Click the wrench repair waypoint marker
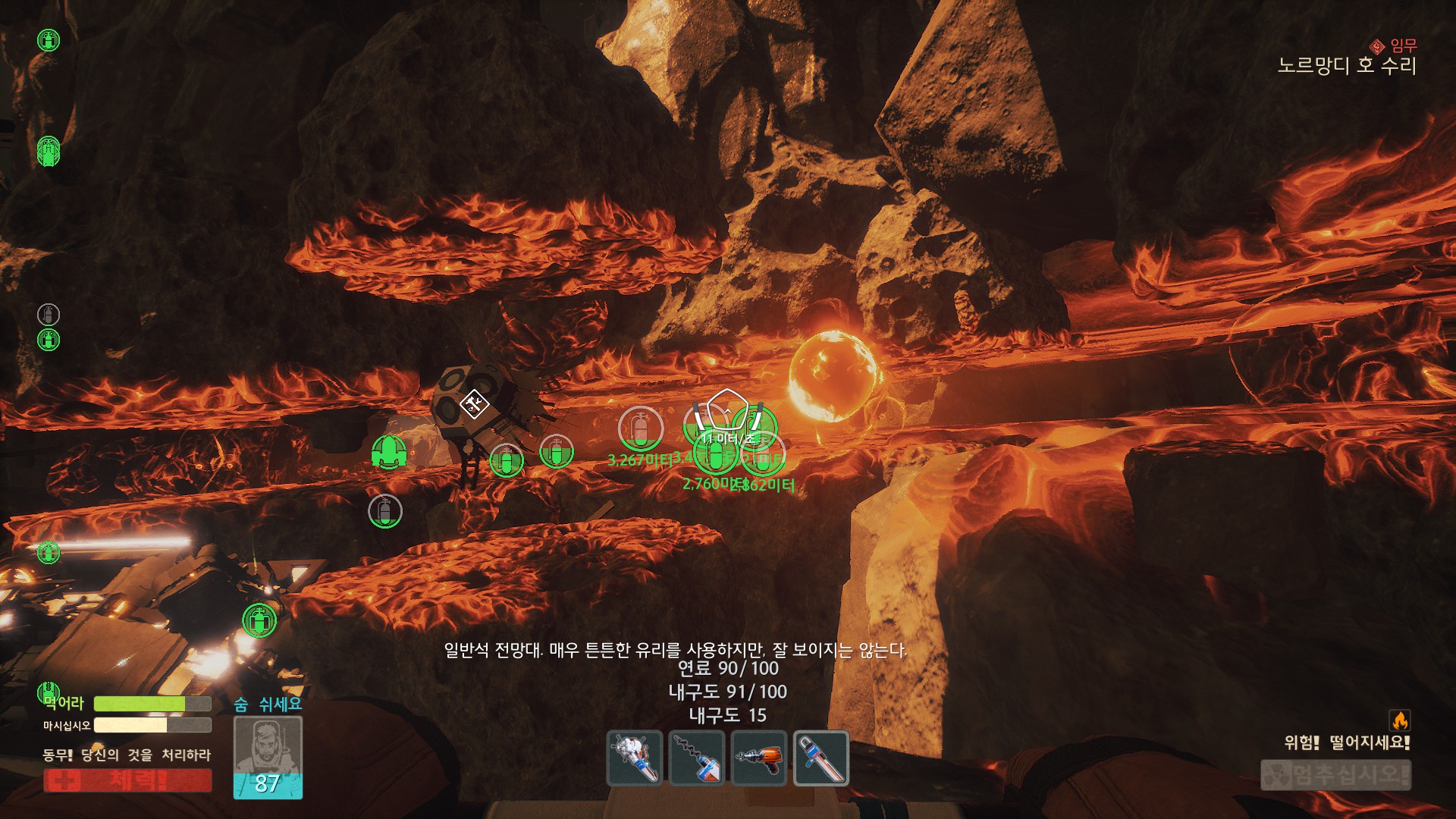This screenshot has height=819, width=1456. [x=472, y=403]
